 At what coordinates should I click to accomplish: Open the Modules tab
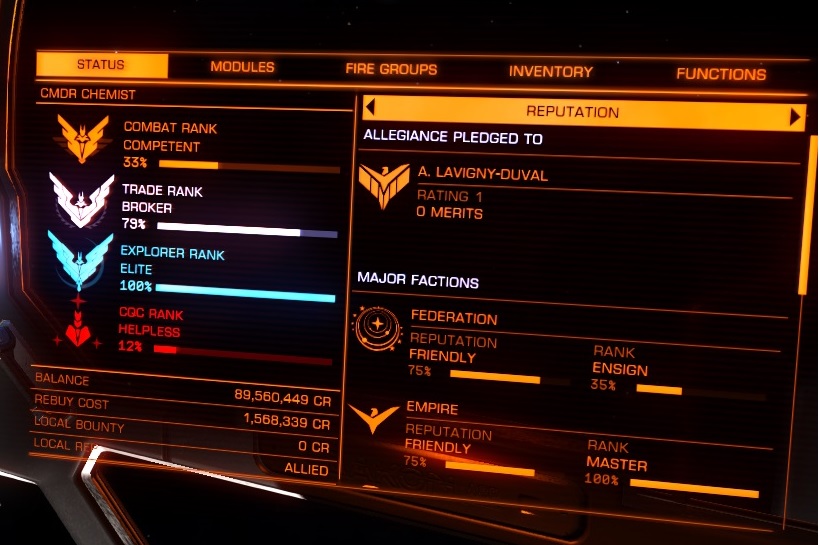tap(242, 68)
